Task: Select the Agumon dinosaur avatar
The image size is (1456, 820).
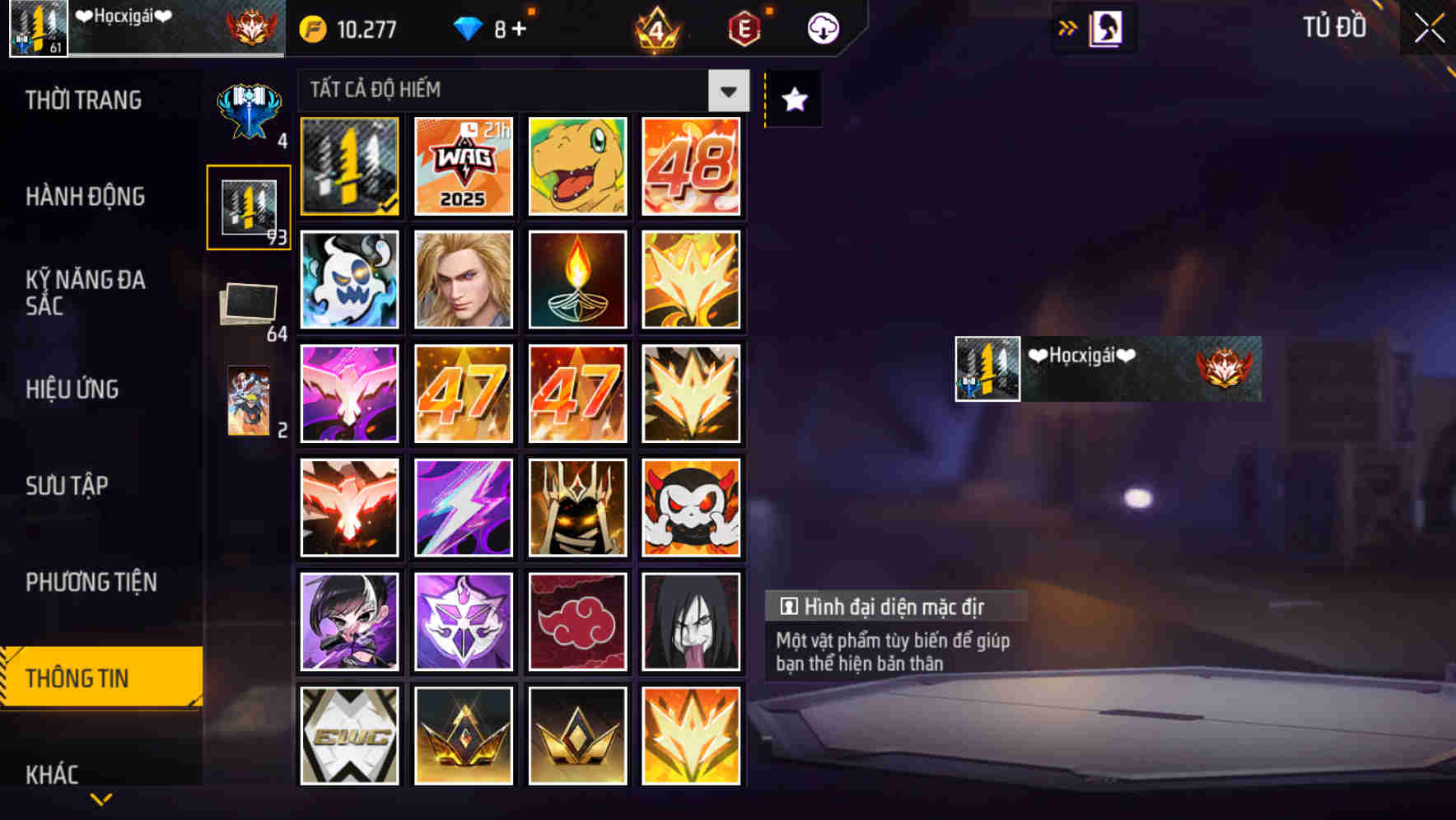Action: coord(577,165)
